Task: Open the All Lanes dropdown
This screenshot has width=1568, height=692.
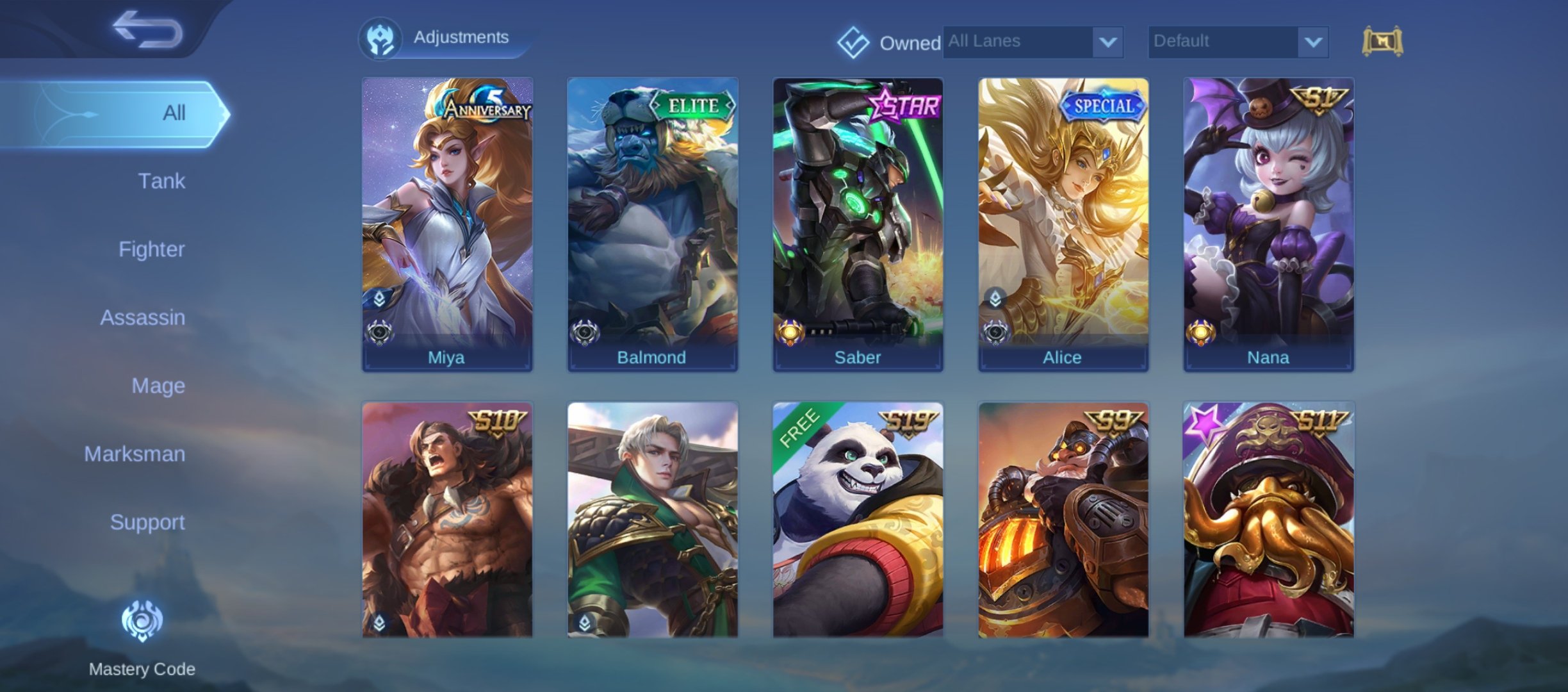Action: point(1033,42)
